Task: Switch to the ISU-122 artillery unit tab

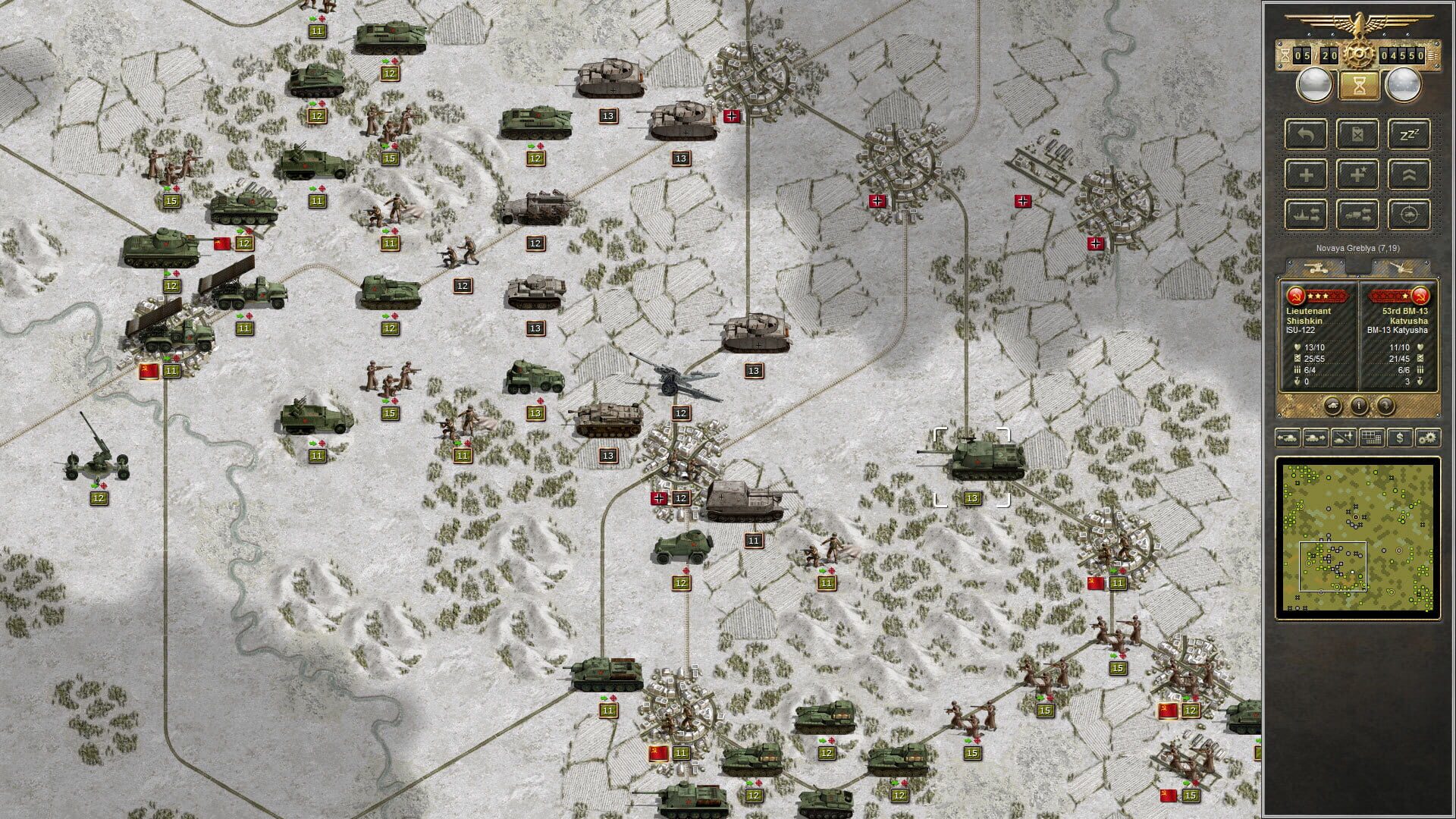Action: pos(1315,267)
